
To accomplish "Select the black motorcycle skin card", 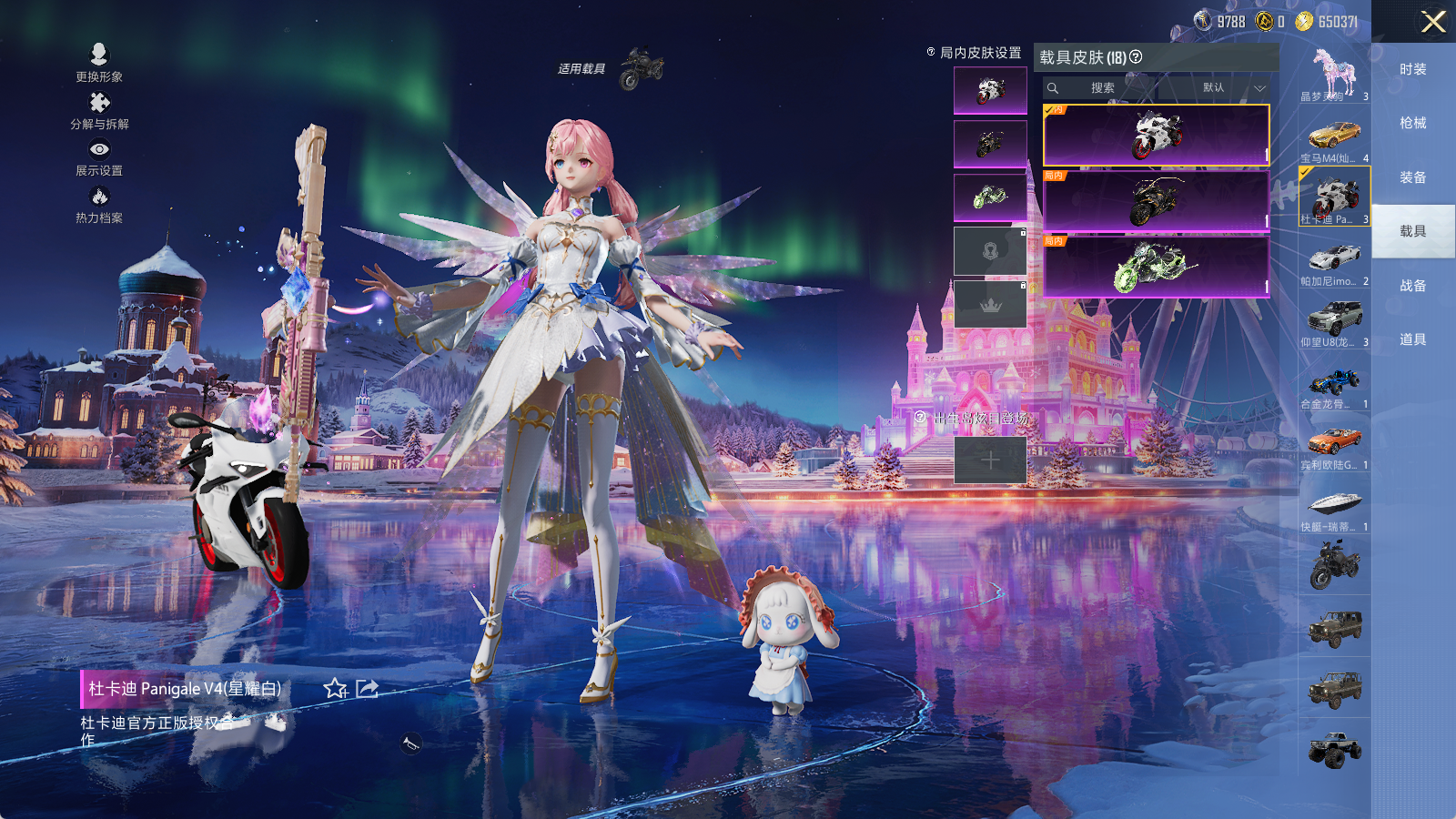I will 1156,201.
